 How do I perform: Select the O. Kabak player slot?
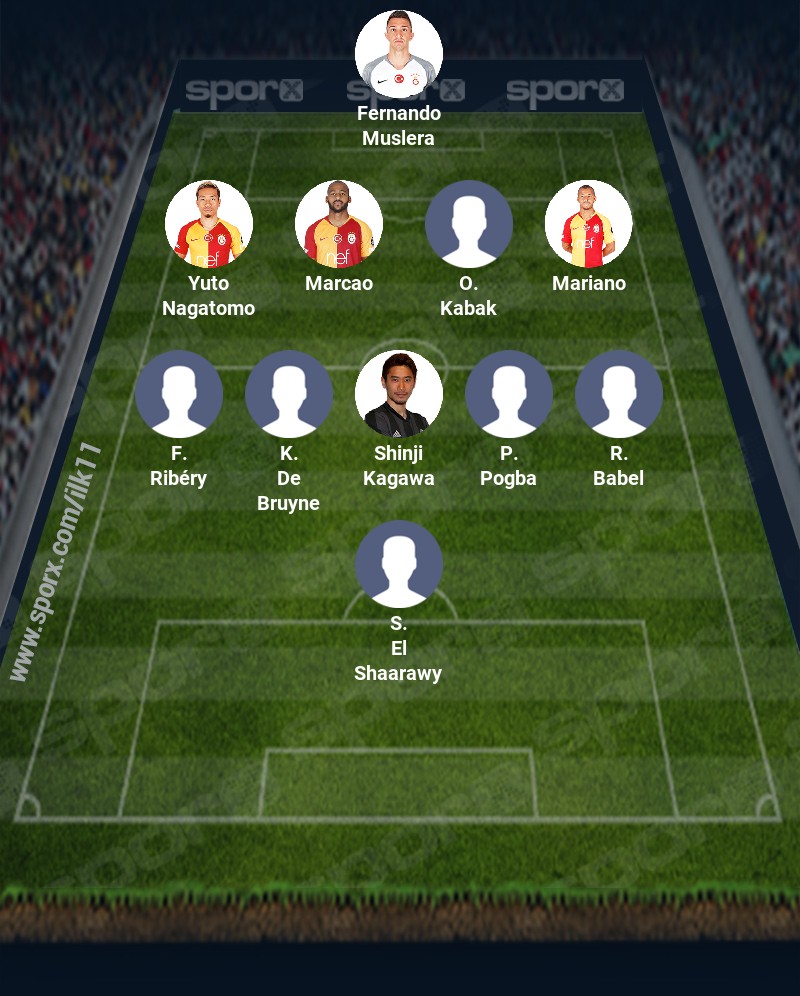[469, 224]
